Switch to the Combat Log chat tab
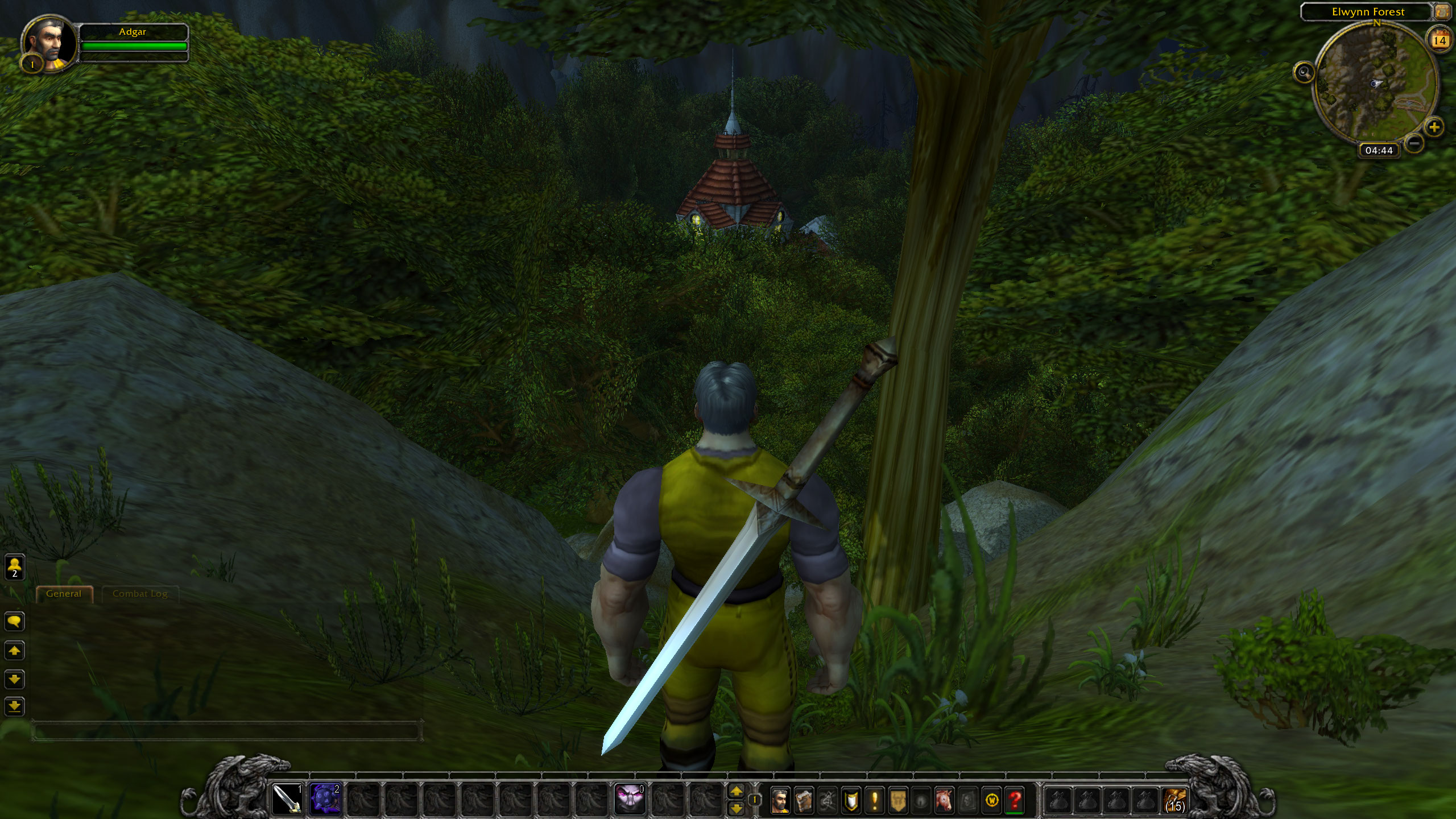The width and height of the screenshot is (1456, 819). pyautogui.click(x=140, y=594)
